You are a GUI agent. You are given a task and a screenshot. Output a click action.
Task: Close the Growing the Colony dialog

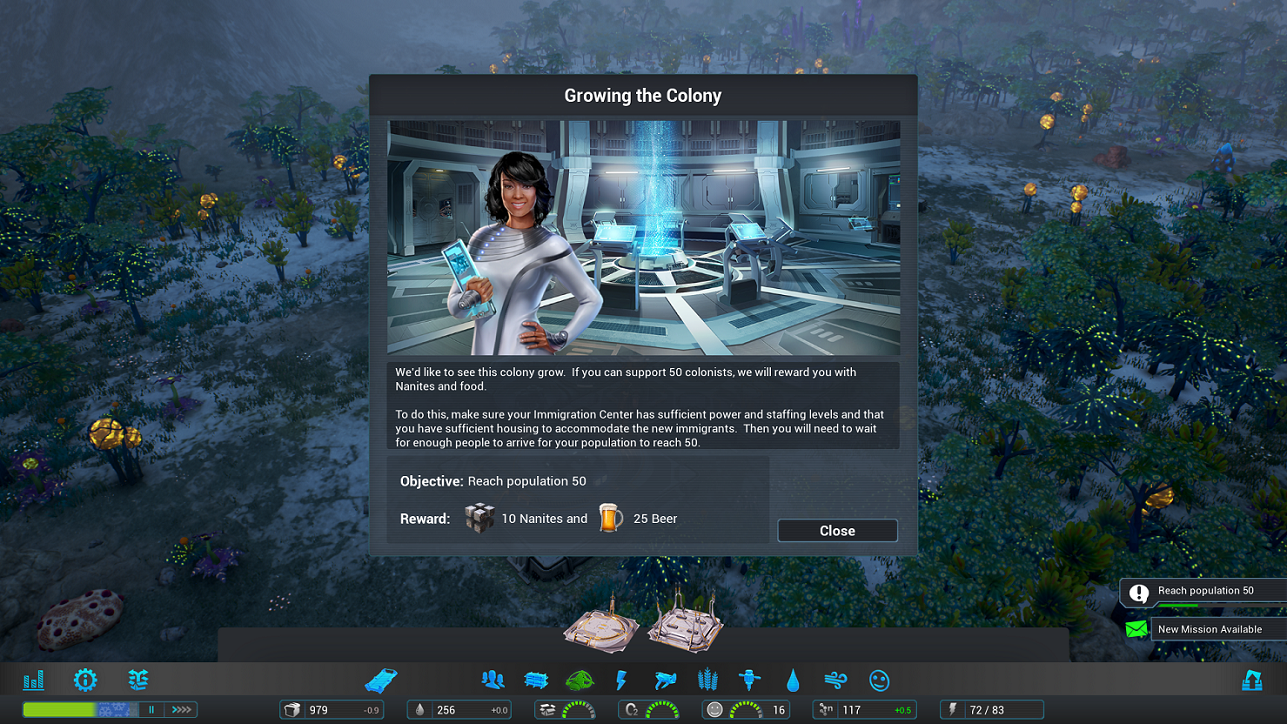[837, 530]
